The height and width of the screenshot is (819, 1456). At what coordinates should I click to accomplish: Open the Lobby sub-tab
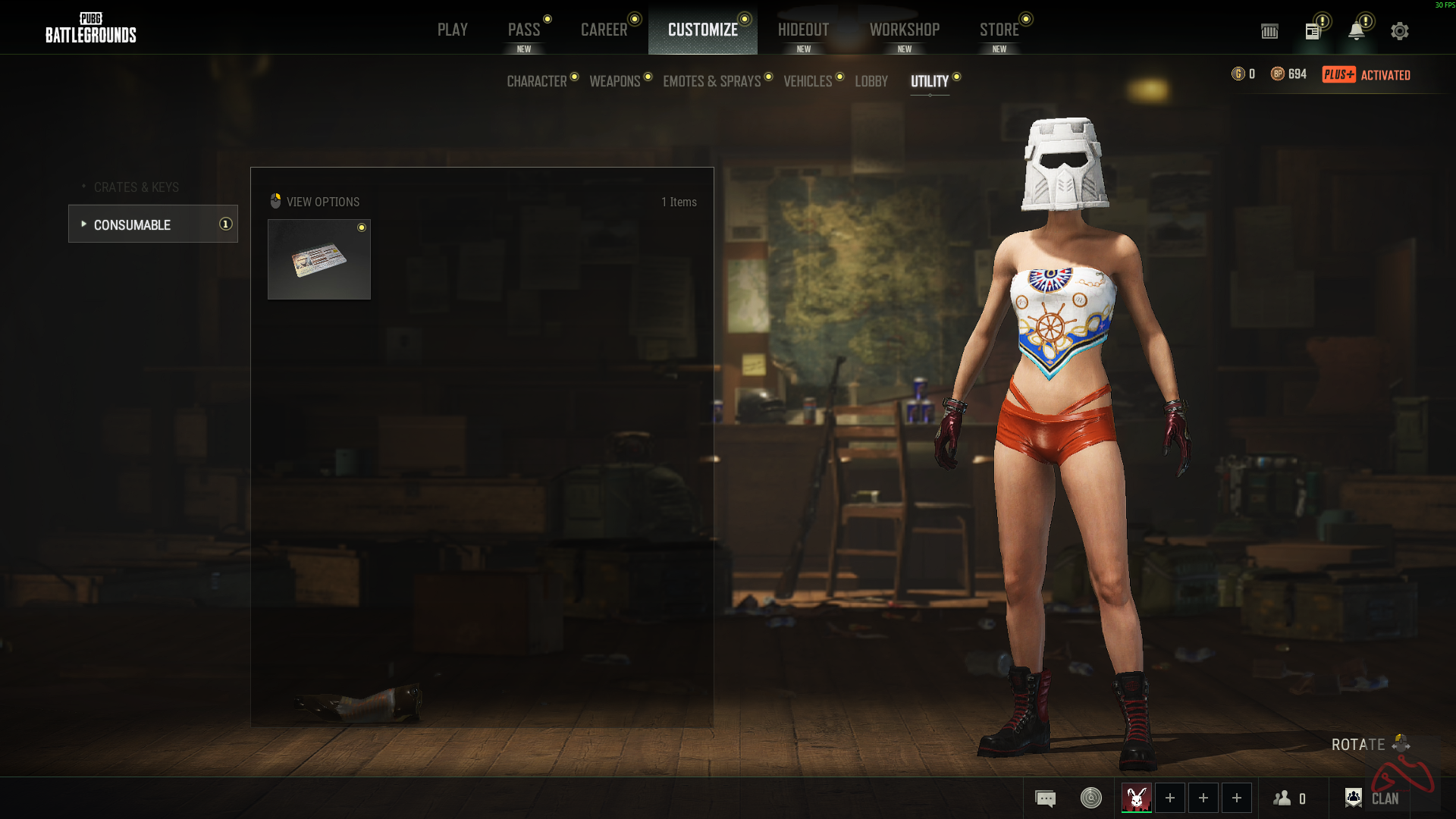(871, 81)
